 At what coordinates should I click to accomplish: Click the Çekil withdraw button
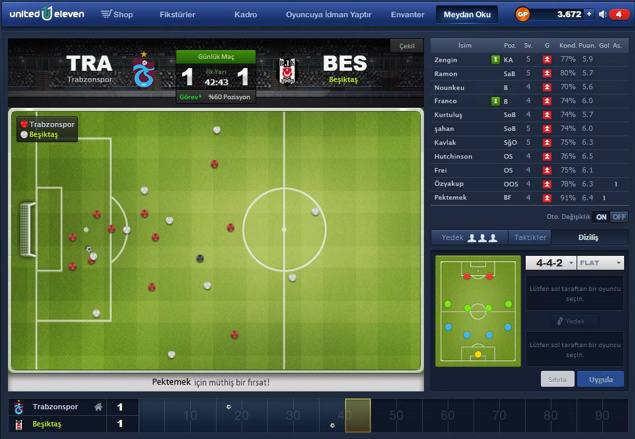(405, 46)
